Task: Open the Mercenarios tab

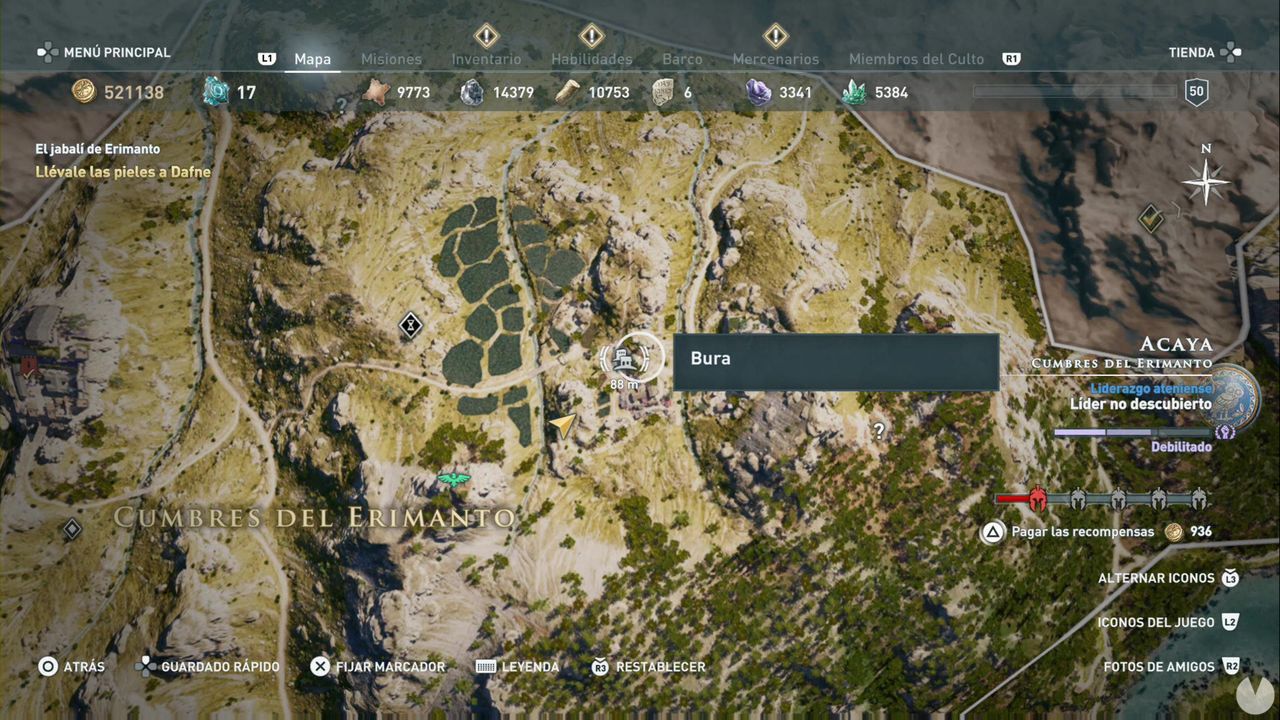Action: pos(775,59)
